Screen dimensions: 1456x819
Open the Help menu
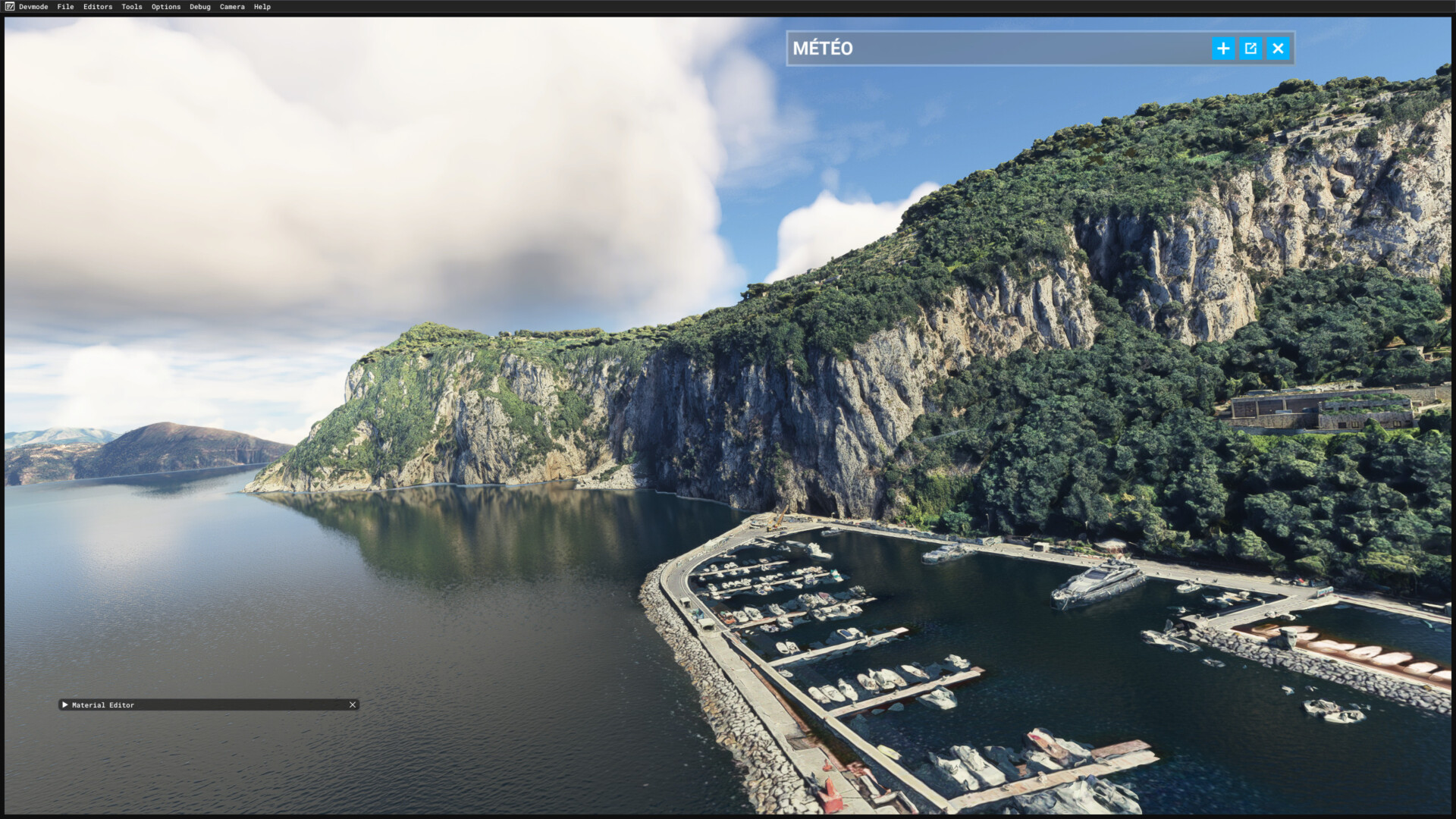tap(262, 7)
